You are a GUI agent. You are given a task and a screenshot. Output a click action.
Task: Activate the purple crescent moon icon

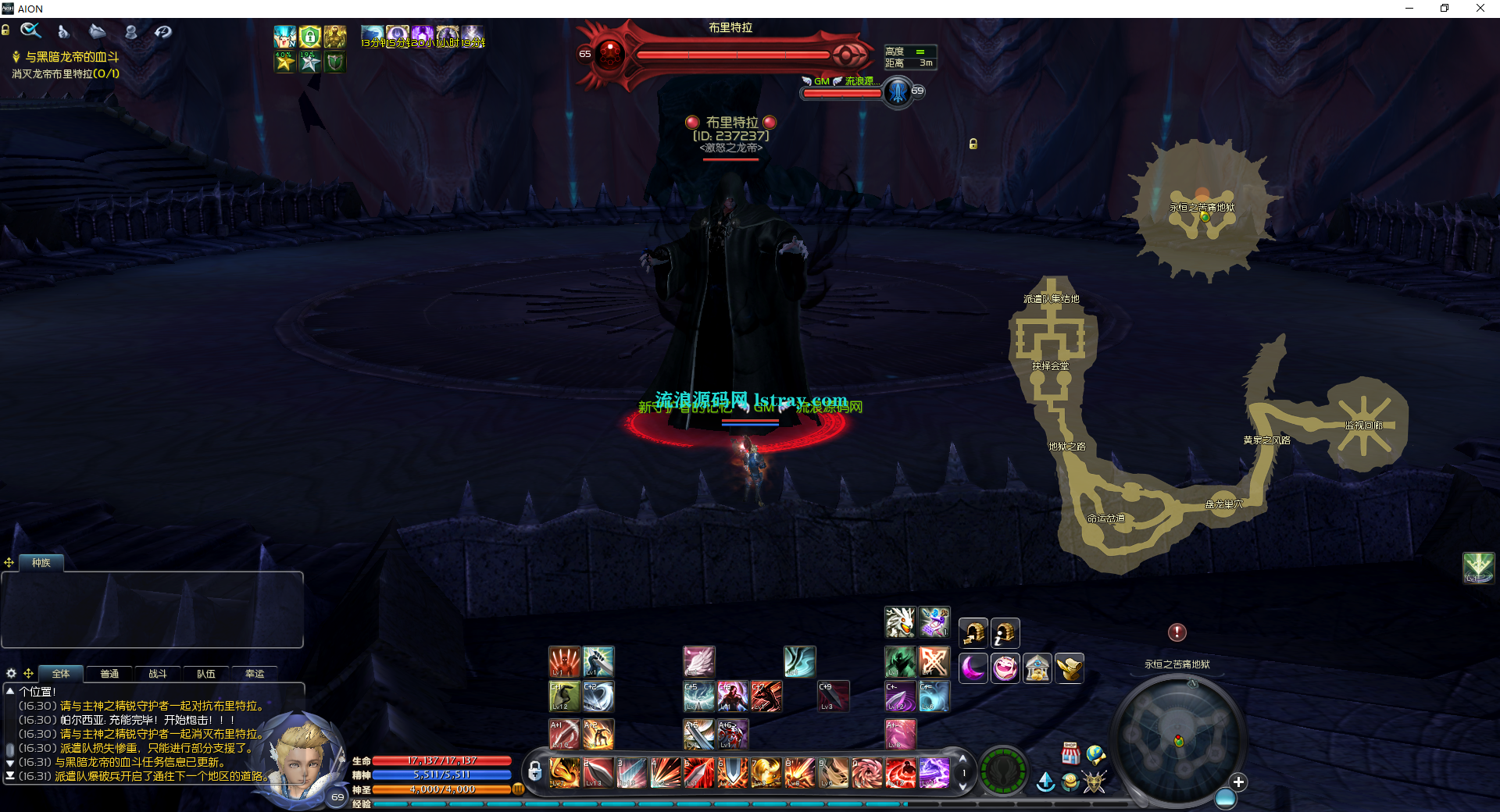coord(973,668)
